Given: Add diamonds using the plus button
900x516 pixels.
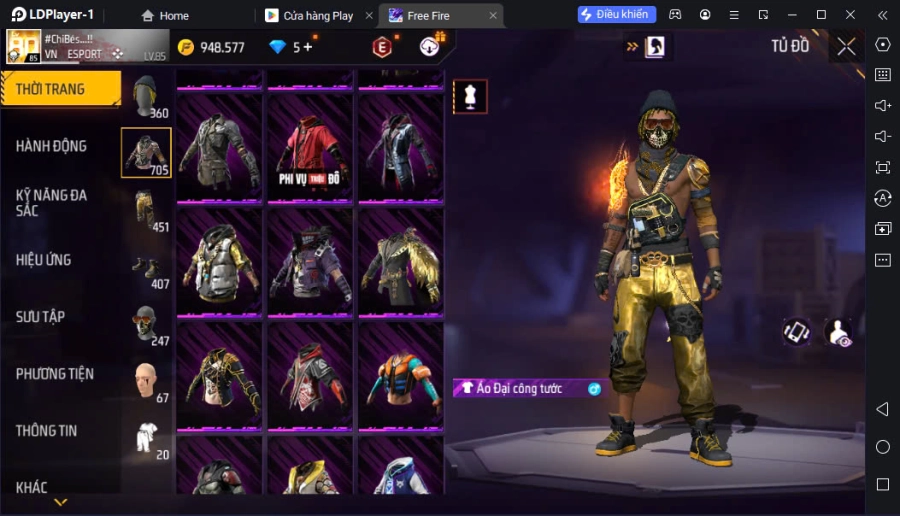Looking at the screenshot, I should (307, 46).
